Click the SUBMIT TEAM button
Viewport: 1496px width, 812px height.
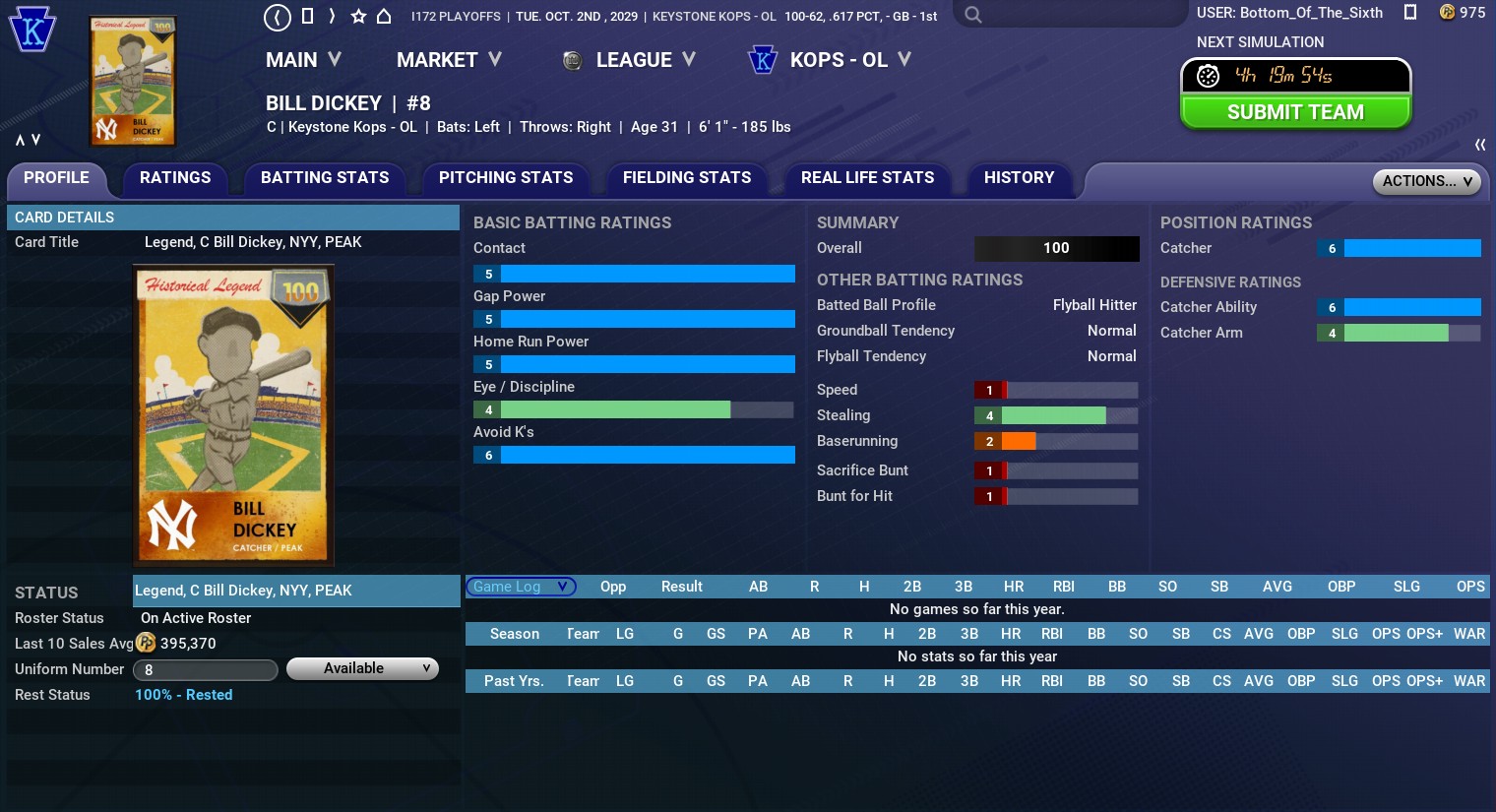click(1295, 112)
